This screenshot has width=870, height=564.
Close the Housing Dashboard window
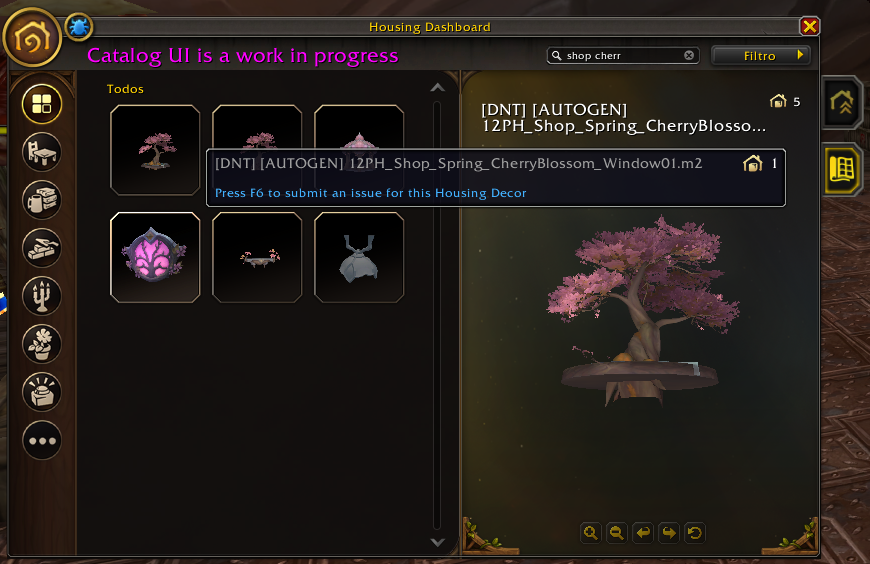point(809,27)
